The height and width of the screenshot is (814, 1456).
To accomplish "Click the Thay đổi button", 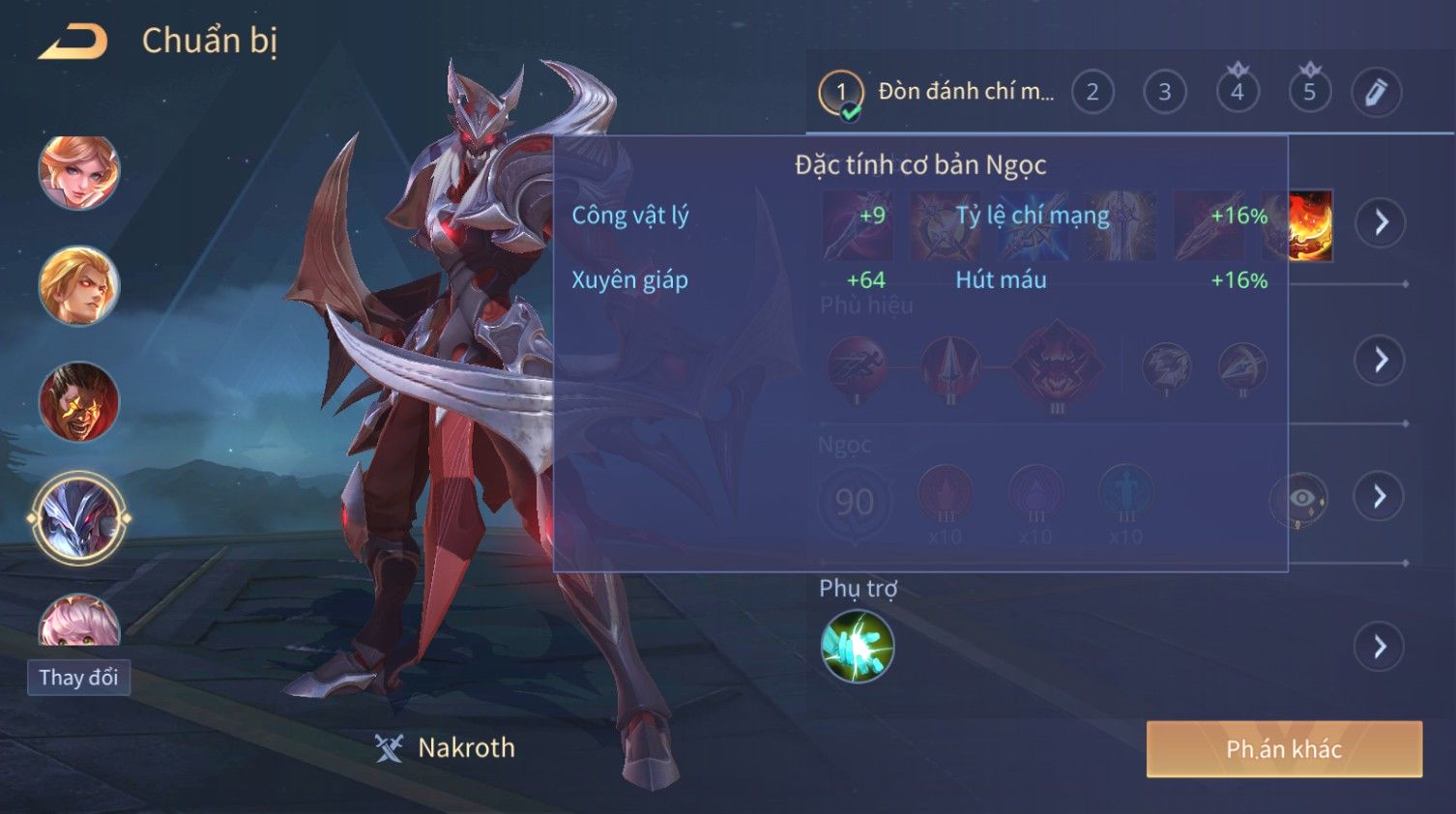I will (78, 678).
